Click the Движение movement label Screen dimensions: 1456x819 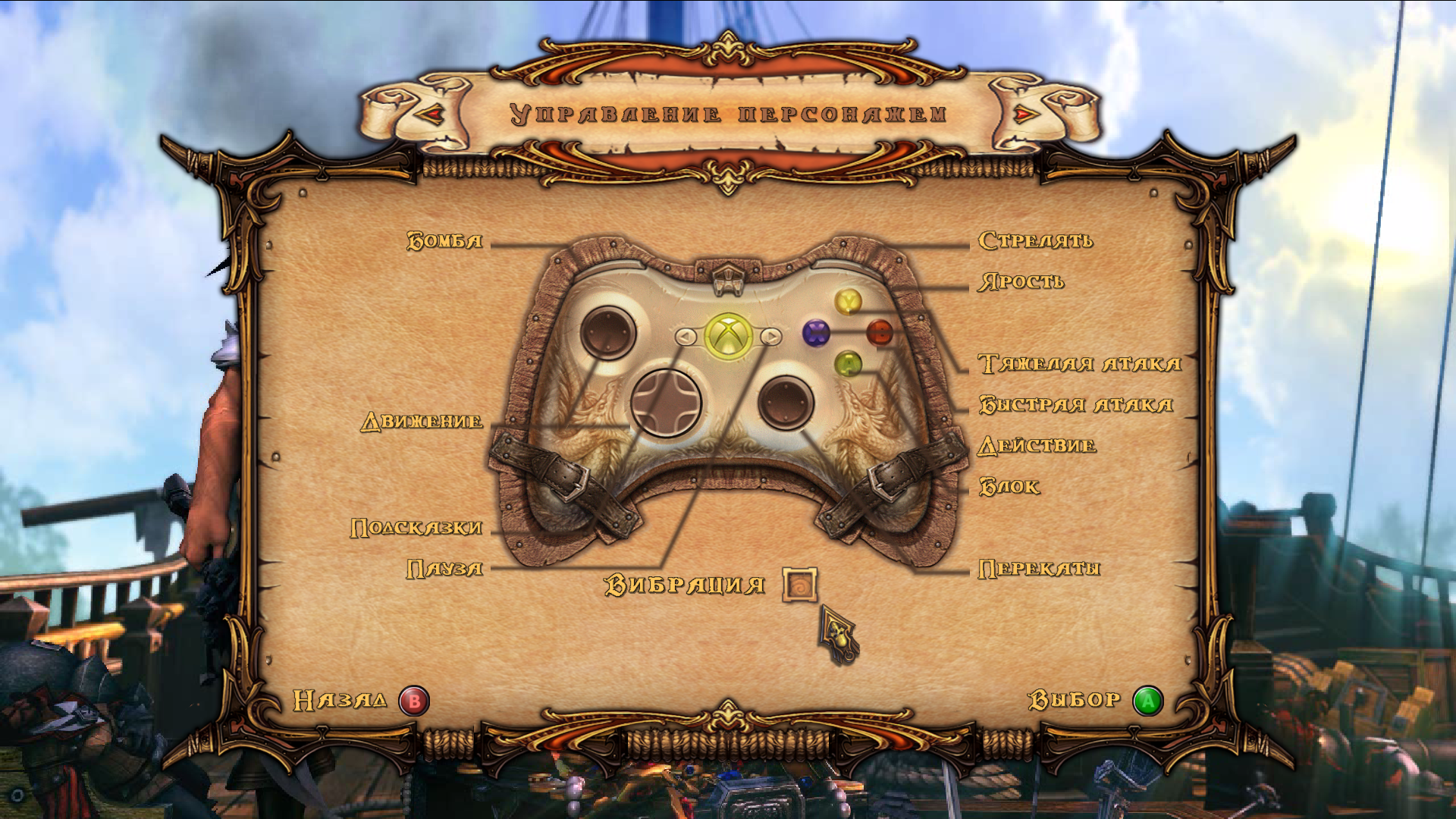(x=421, y=422)
